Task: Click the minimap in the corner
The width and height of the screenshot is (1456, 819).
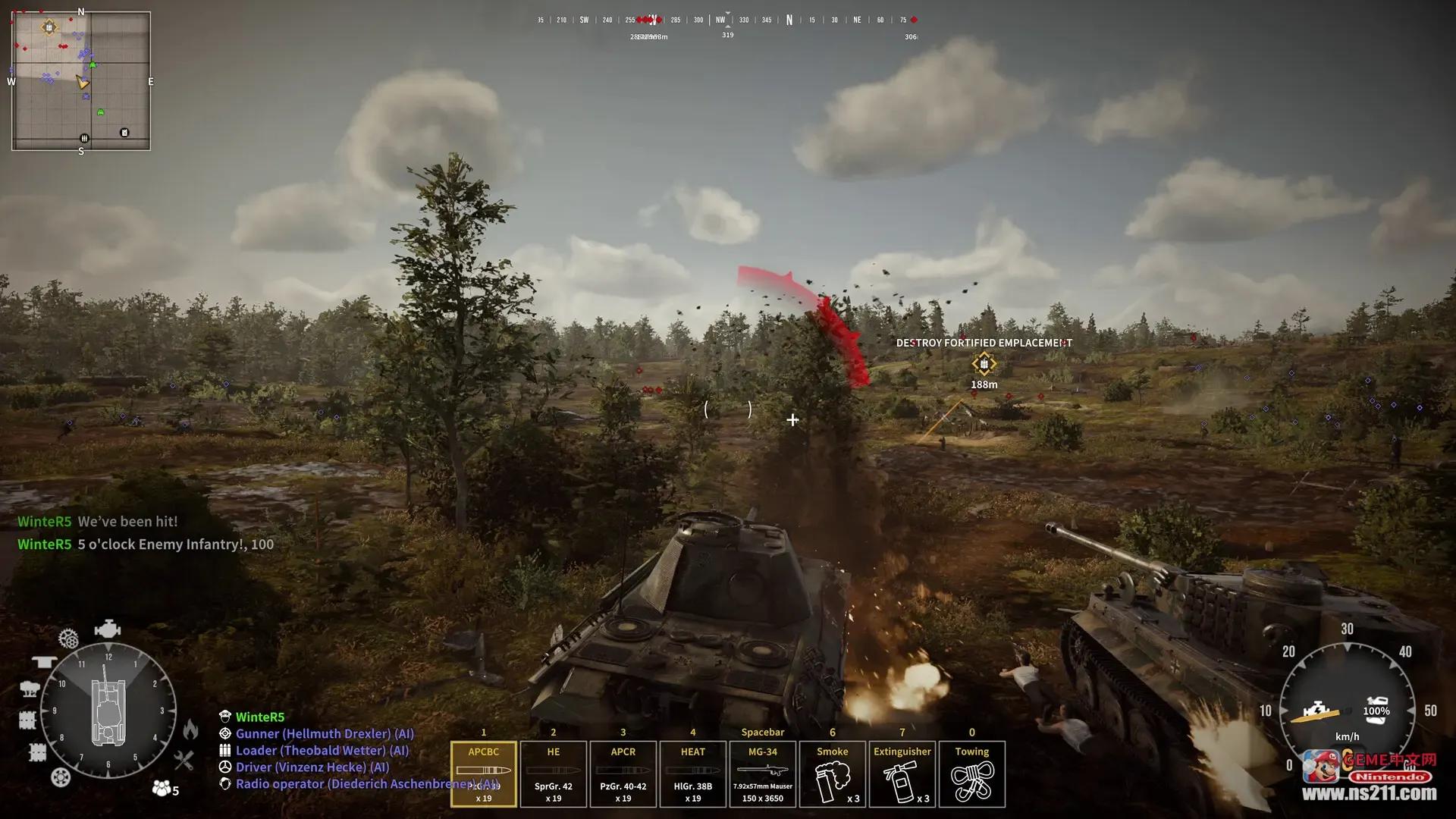Action: [81, 81]
